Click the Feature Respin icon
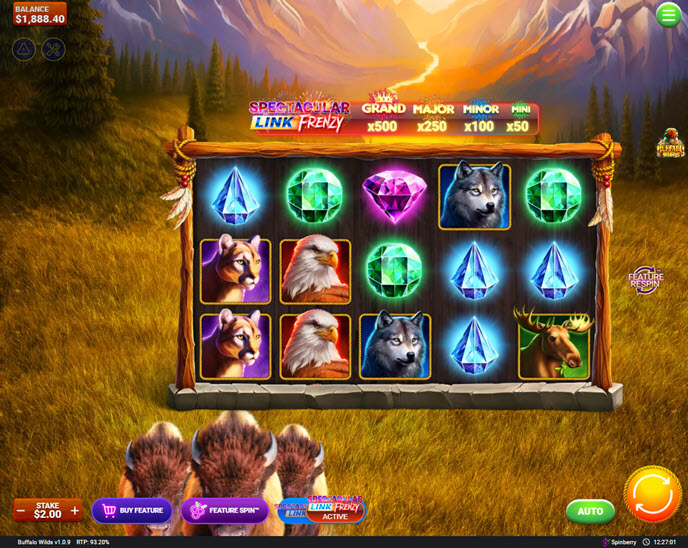 click(x=646, y=281)
